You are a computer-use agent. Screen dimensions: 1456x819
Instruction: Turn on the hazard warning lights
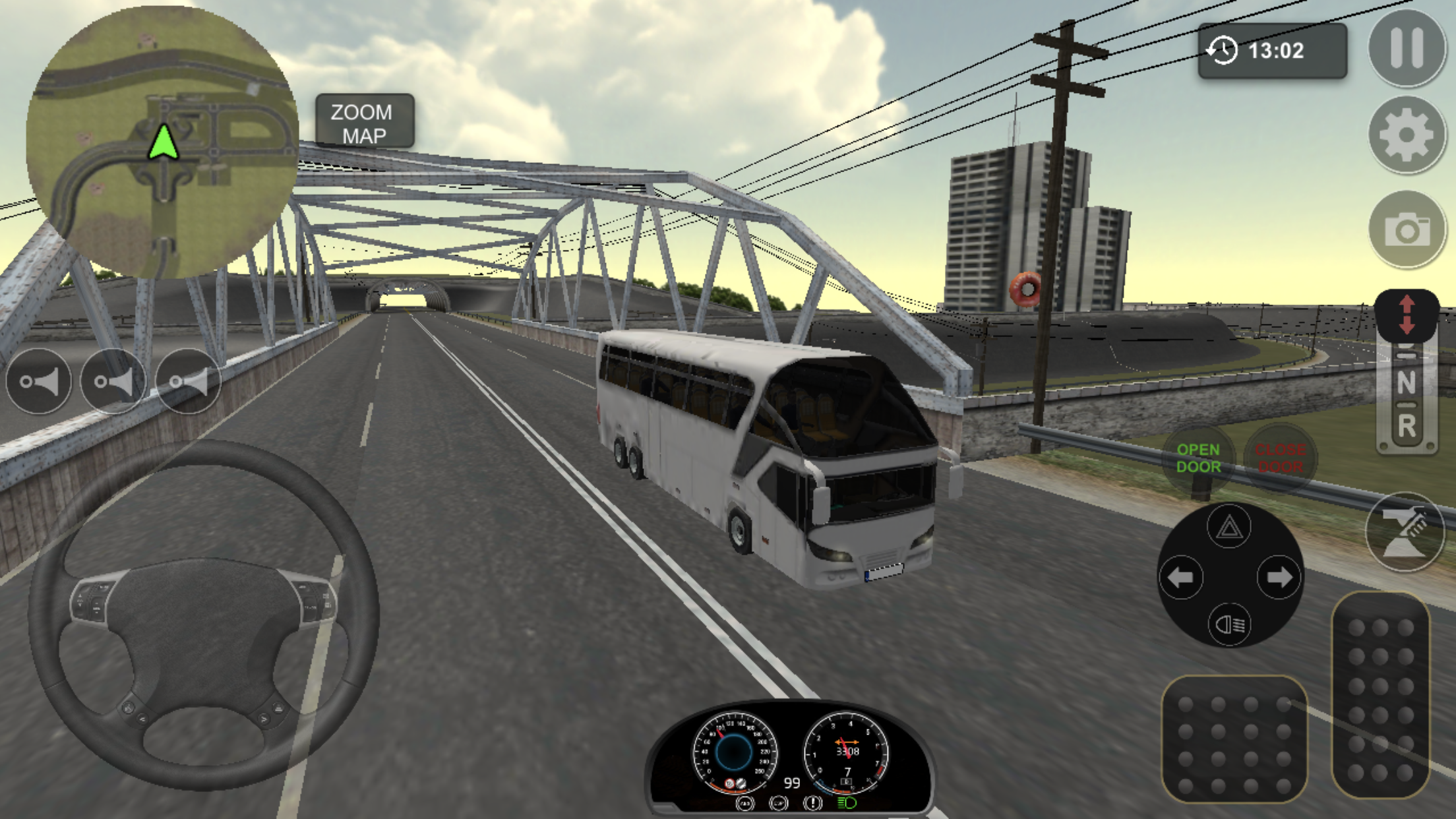(1229, 527)
